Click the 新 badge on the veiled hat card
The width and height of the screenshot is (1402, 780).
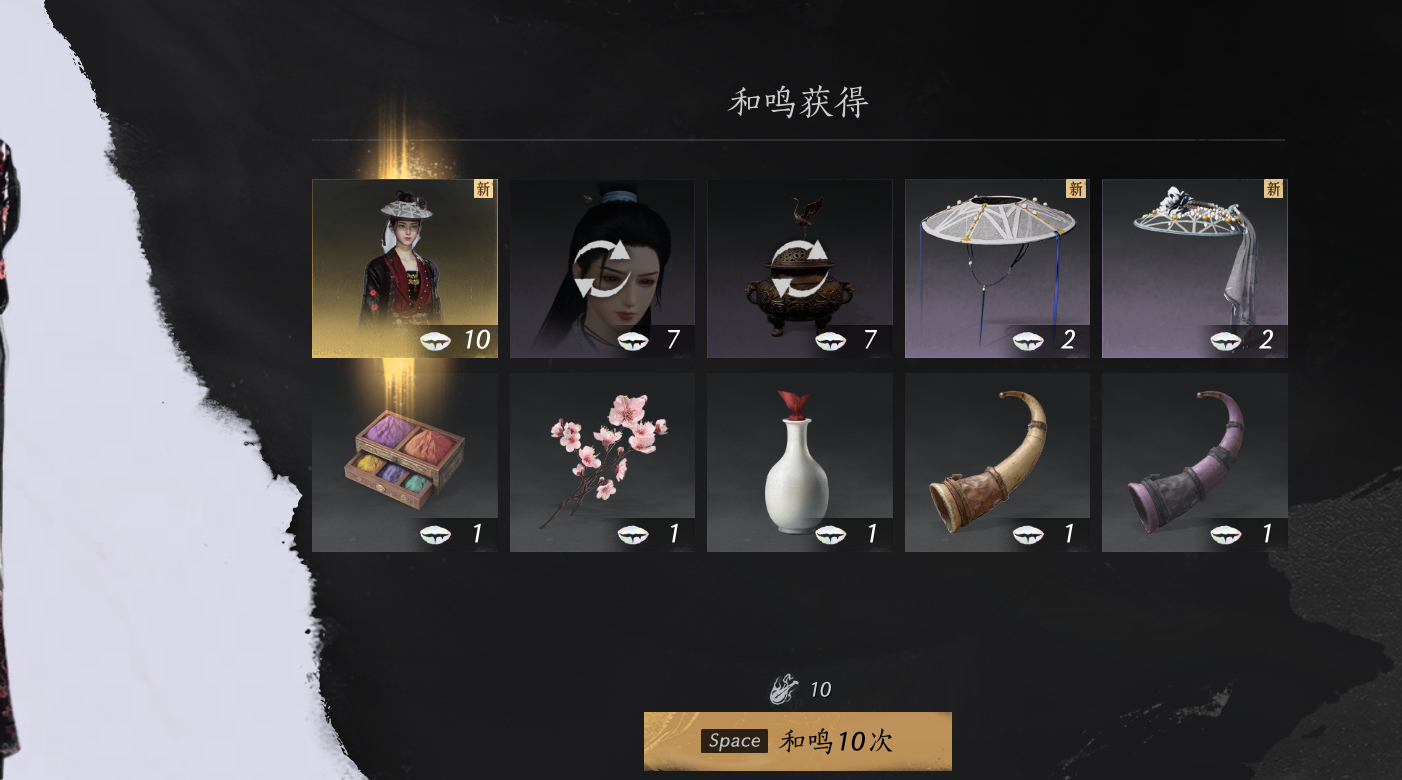(x=1273, y=190)
